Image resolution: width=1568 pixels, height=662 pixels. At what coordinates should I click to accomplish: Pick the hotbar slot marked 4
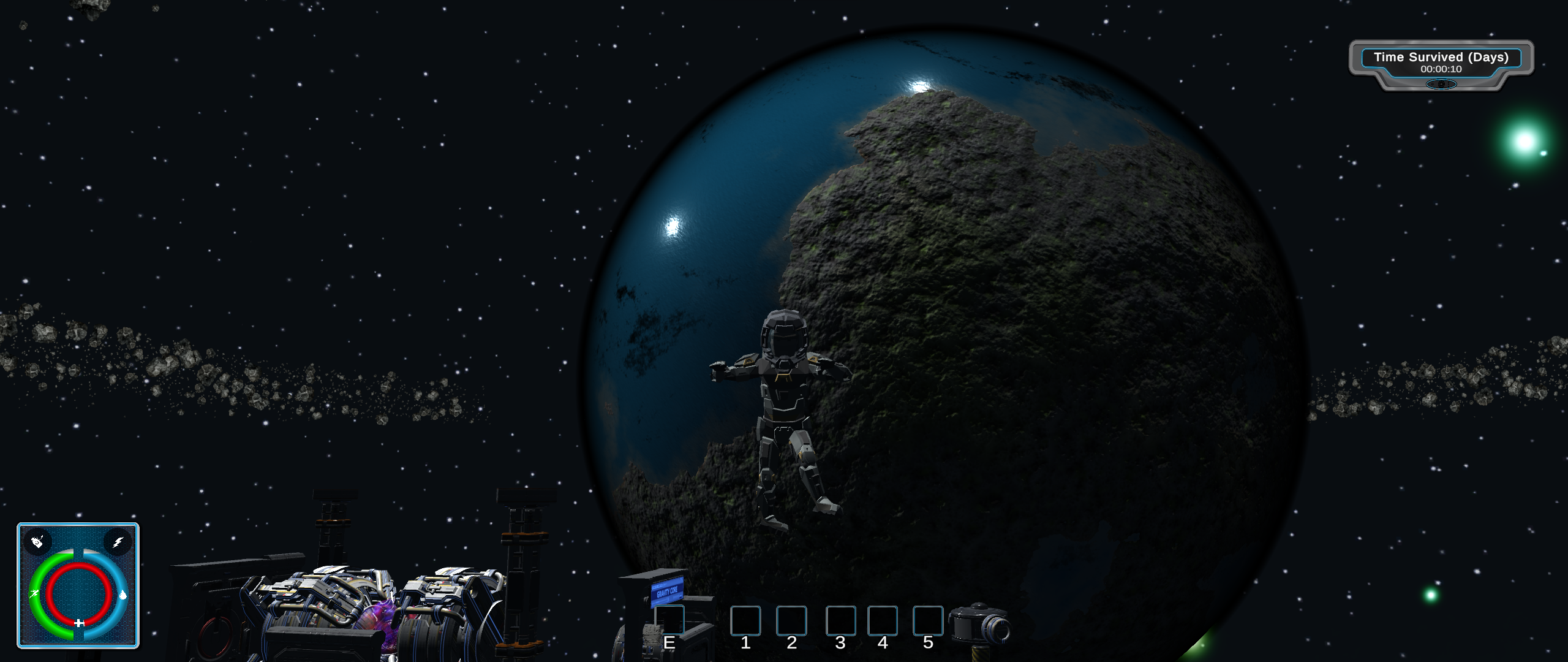point(883,620)
